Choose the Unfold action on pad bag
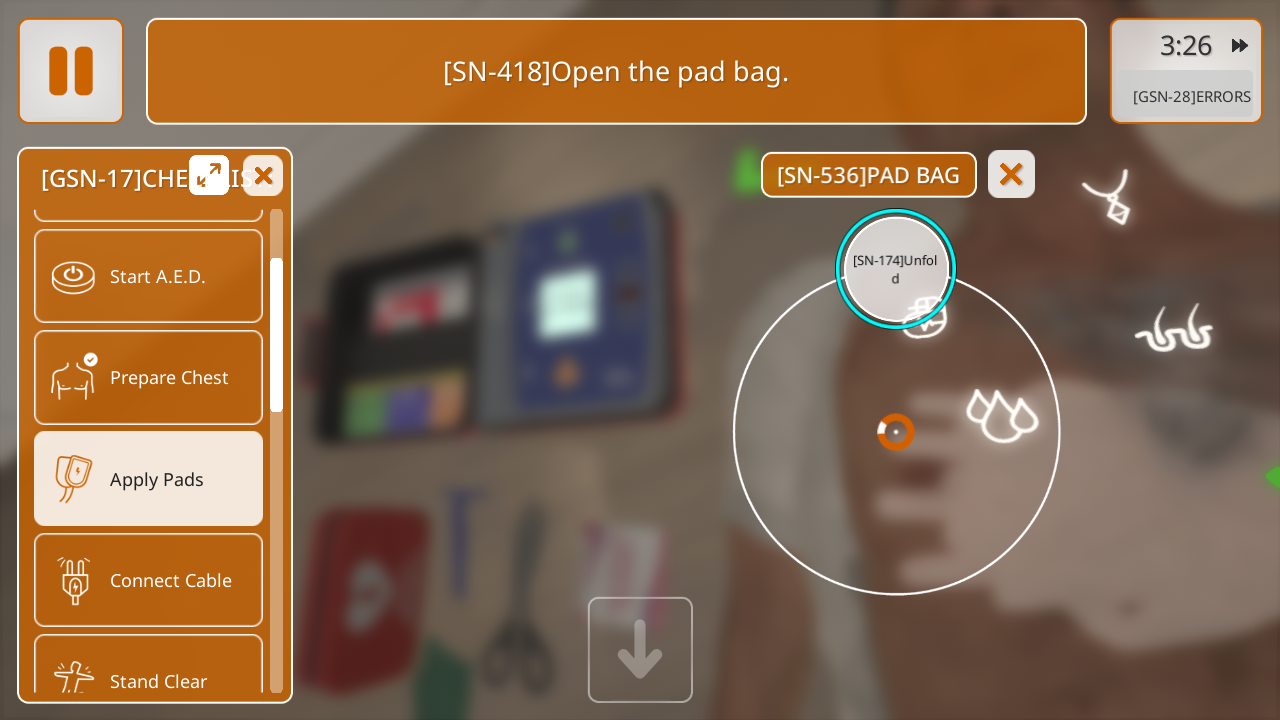Viewport: 1280px width, 720px height. (x=895, y=269)
